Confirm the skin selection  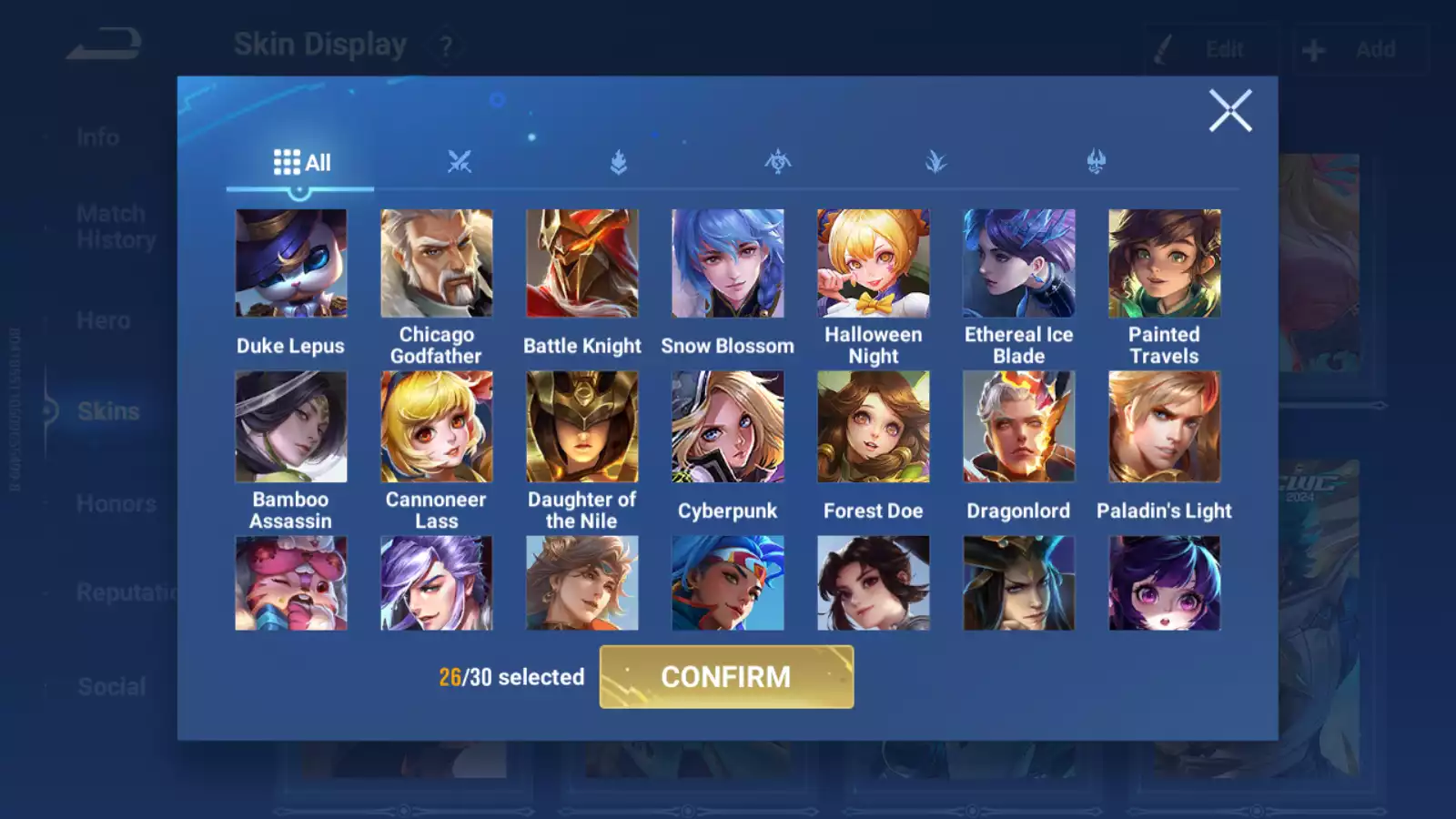[x=726, y=677]
